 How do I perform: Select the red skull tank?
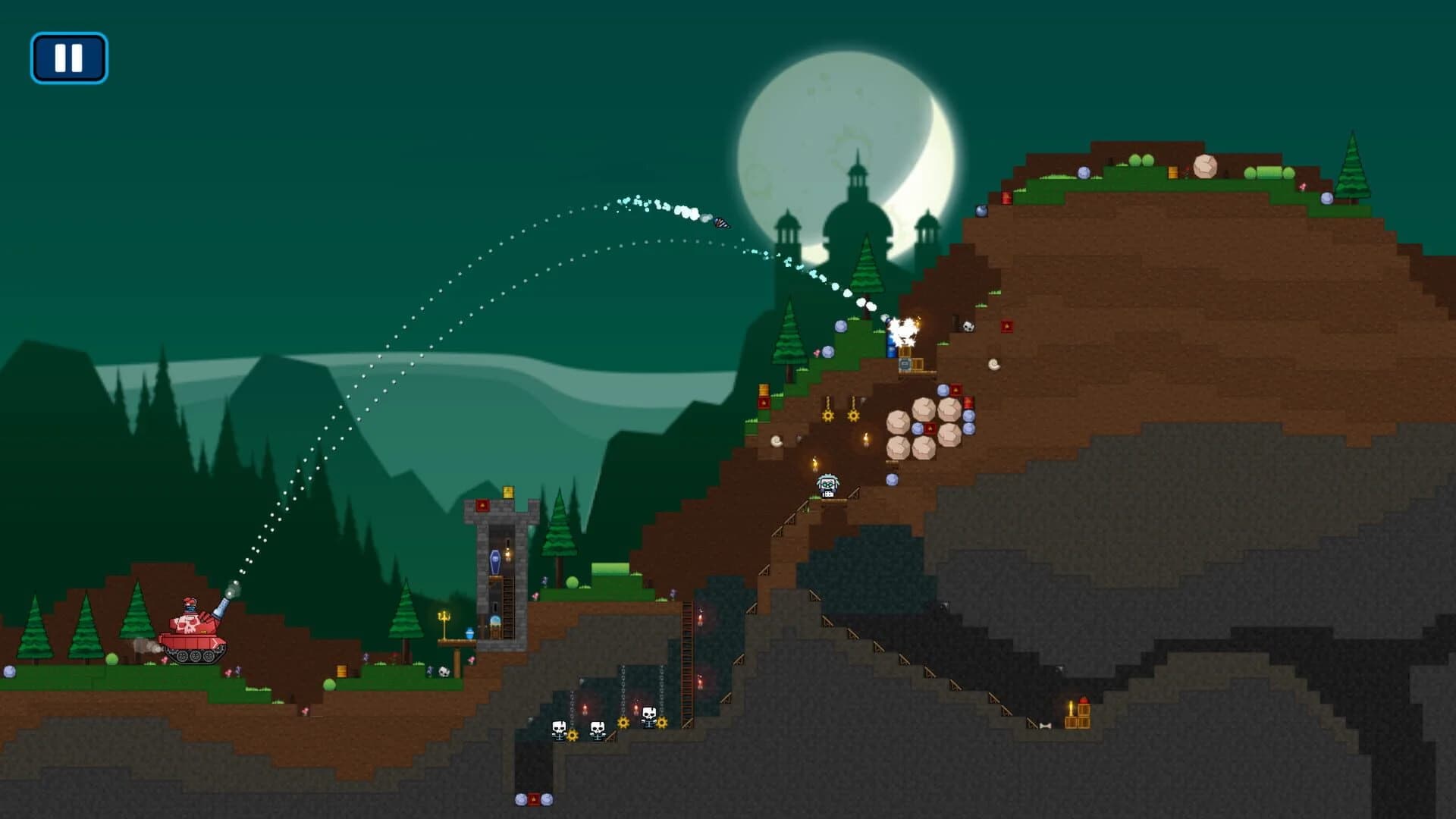point(192,639)
